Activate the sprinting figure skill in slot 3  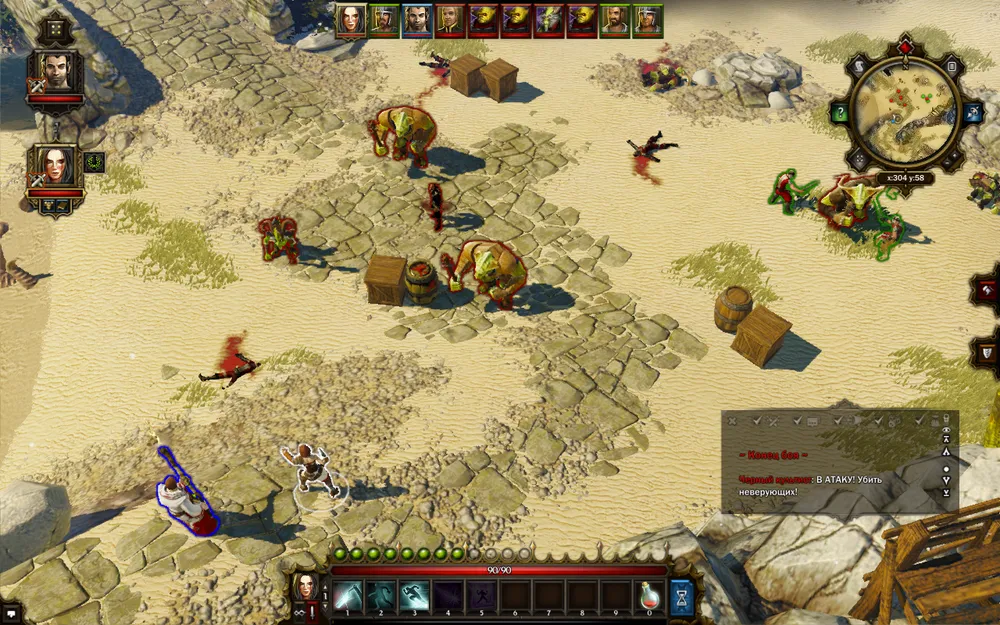(415, 596)
